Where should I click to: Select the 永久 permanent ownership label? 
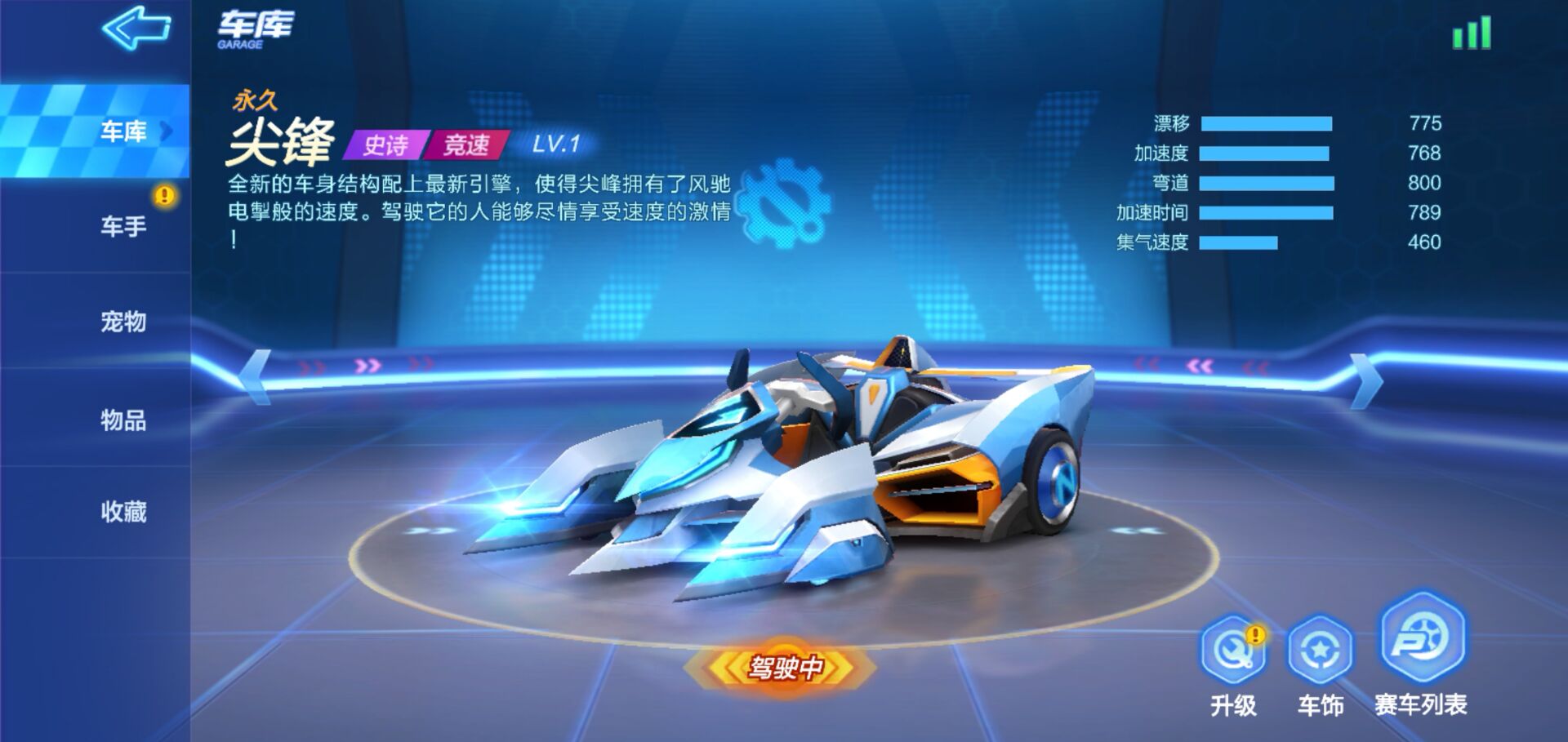click(255, 100)
